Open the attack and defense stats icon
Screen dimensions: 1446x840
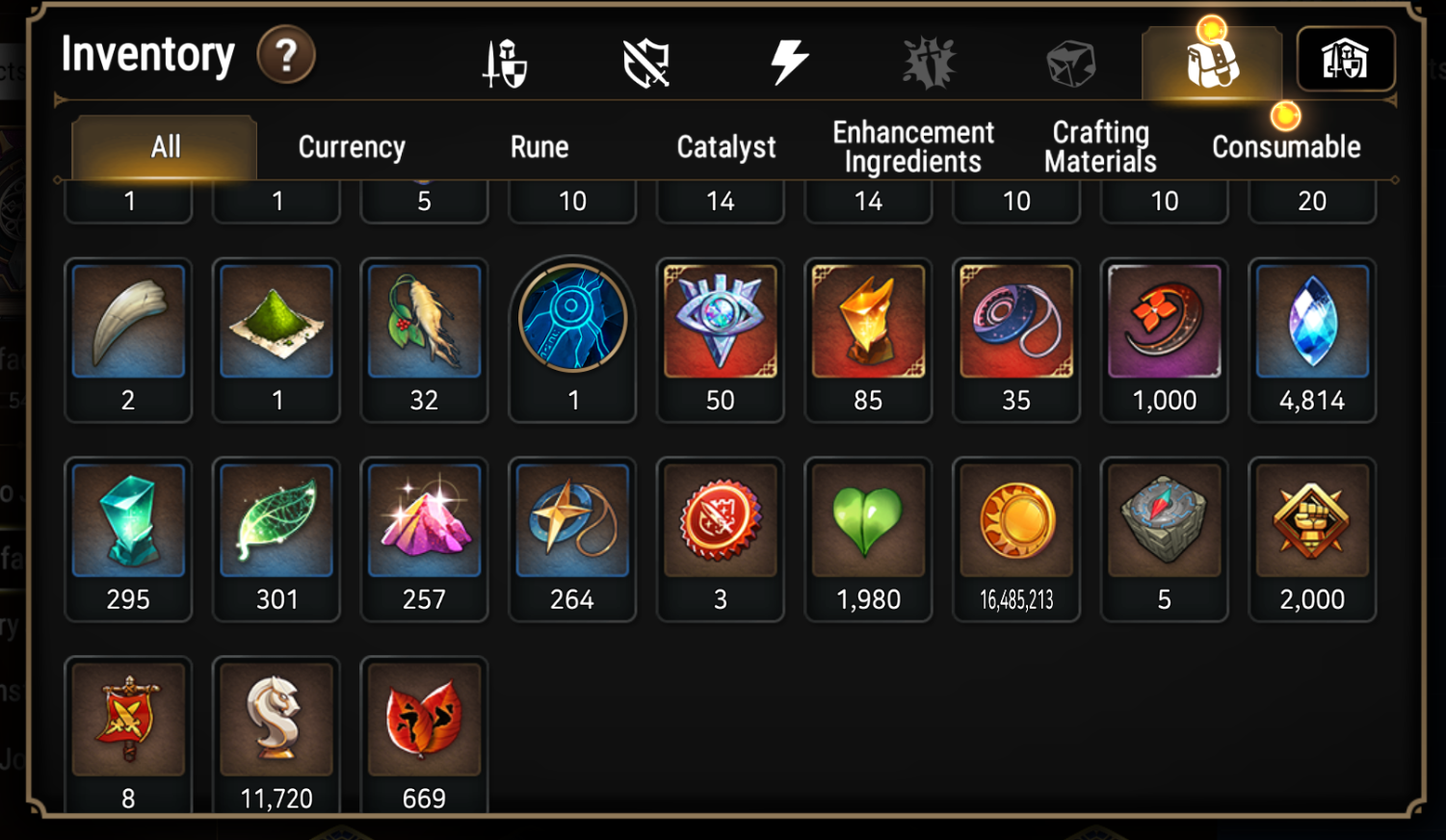click(x=505, y=61)
